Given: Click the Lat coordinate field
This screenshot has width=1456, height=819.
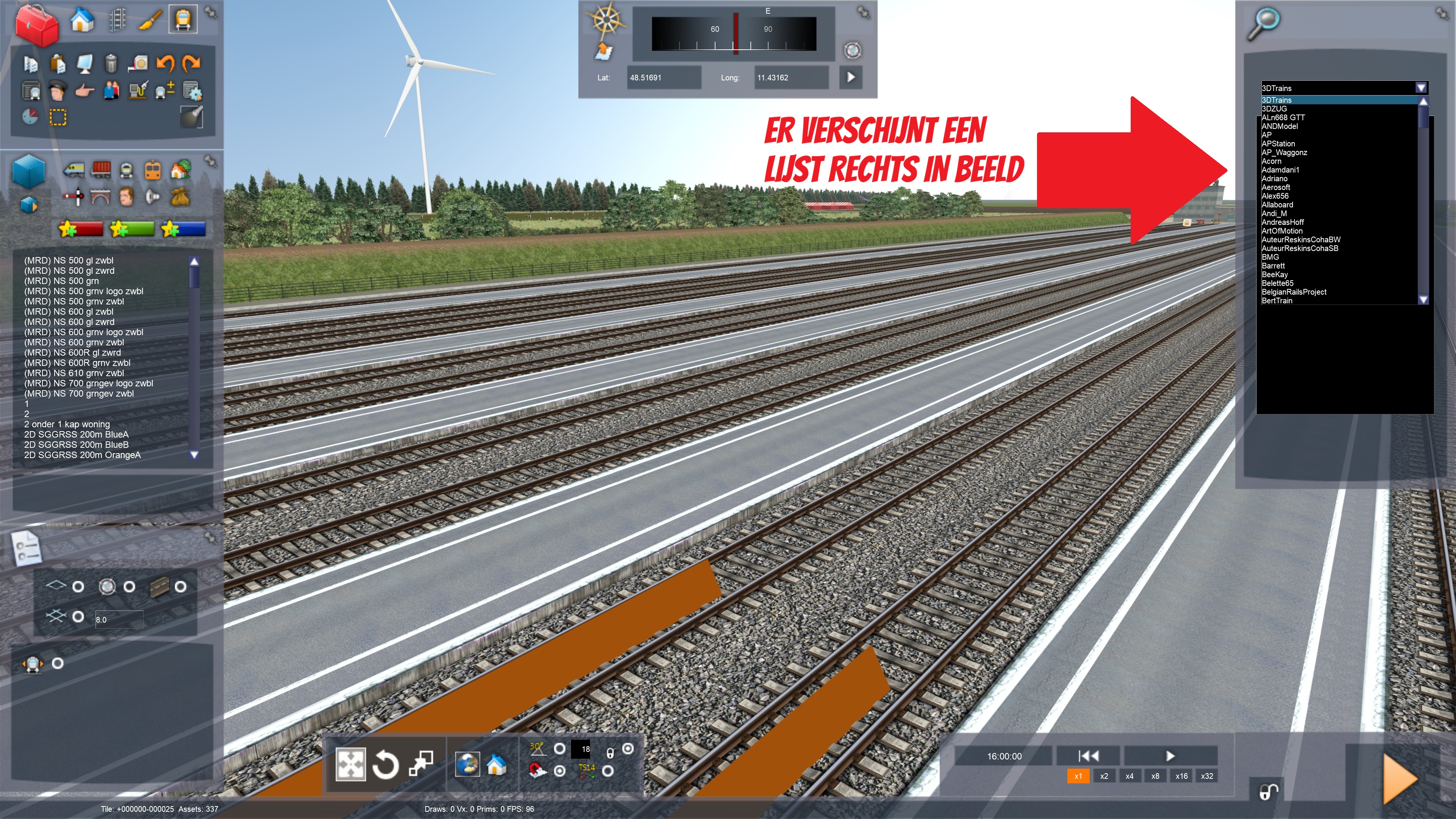Looking at the screenshot, I should 664,77.
